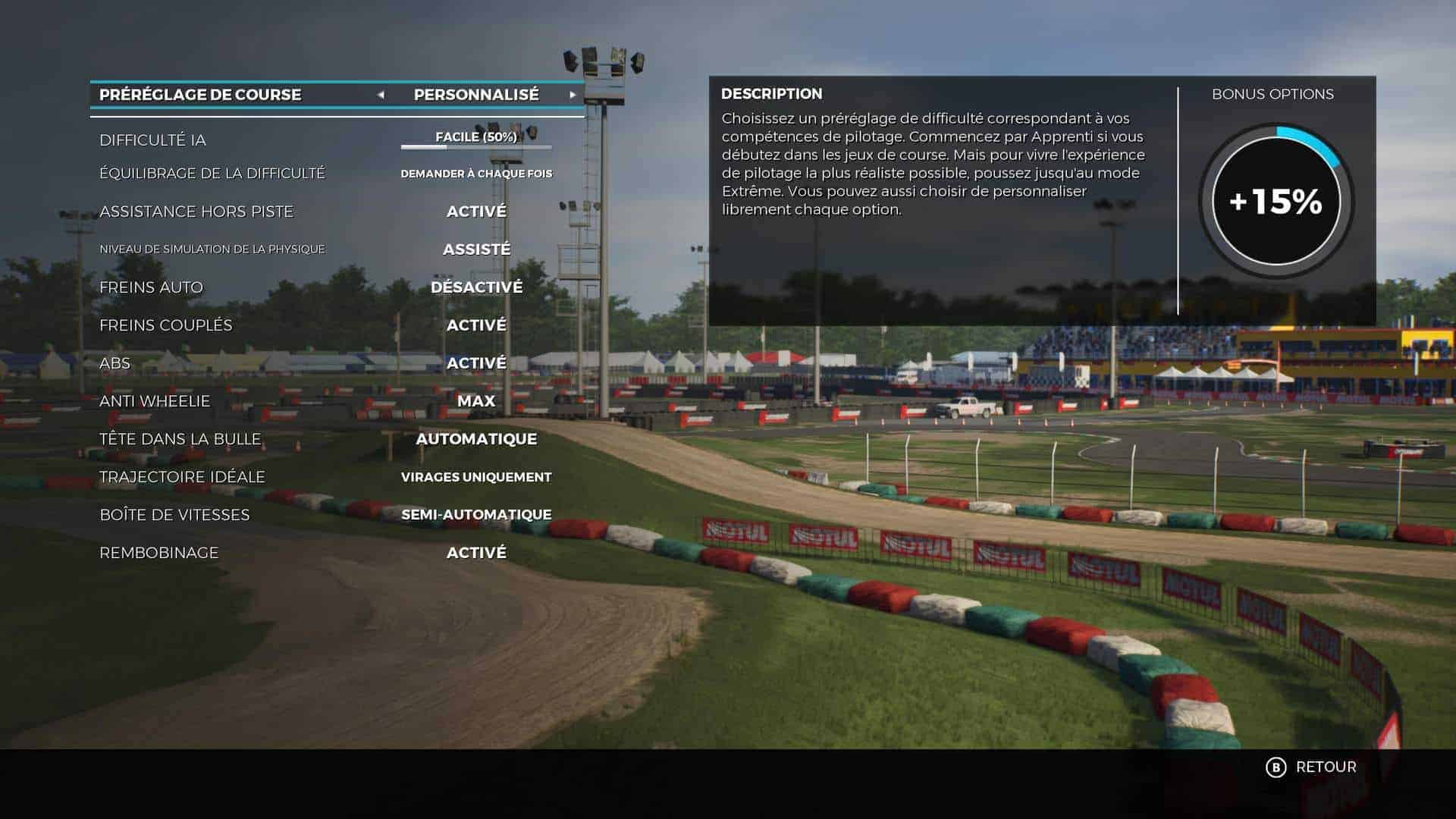
Task: Choose the Tête dans la bulle option
Action: 476,439
